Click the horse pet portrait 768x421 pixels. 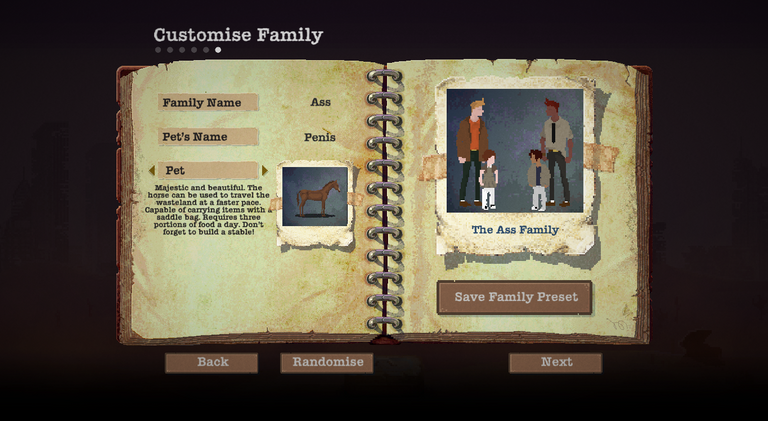314,197
